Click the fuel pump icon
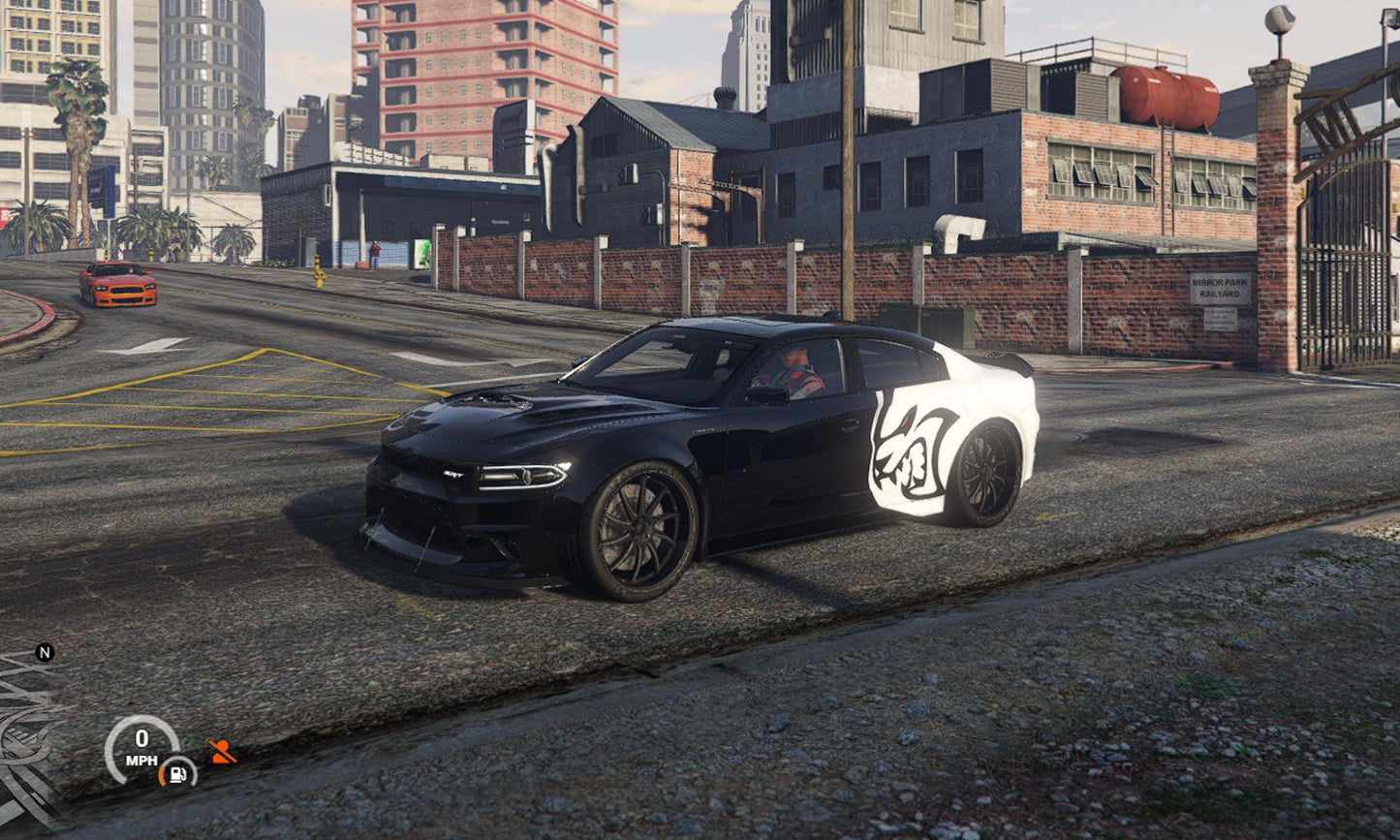1400x840 pixels. pyautogui.click(x=178, y=772)
